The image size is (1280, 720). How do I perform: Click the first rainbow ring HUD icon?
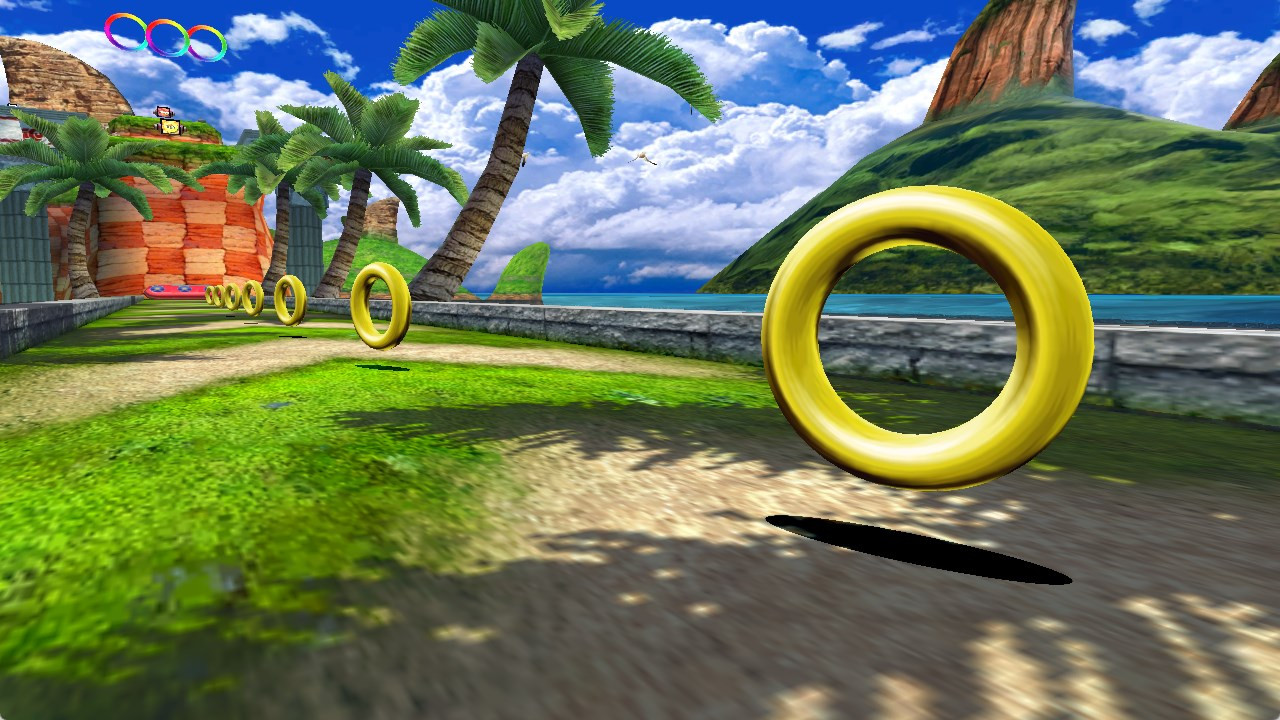125,30
